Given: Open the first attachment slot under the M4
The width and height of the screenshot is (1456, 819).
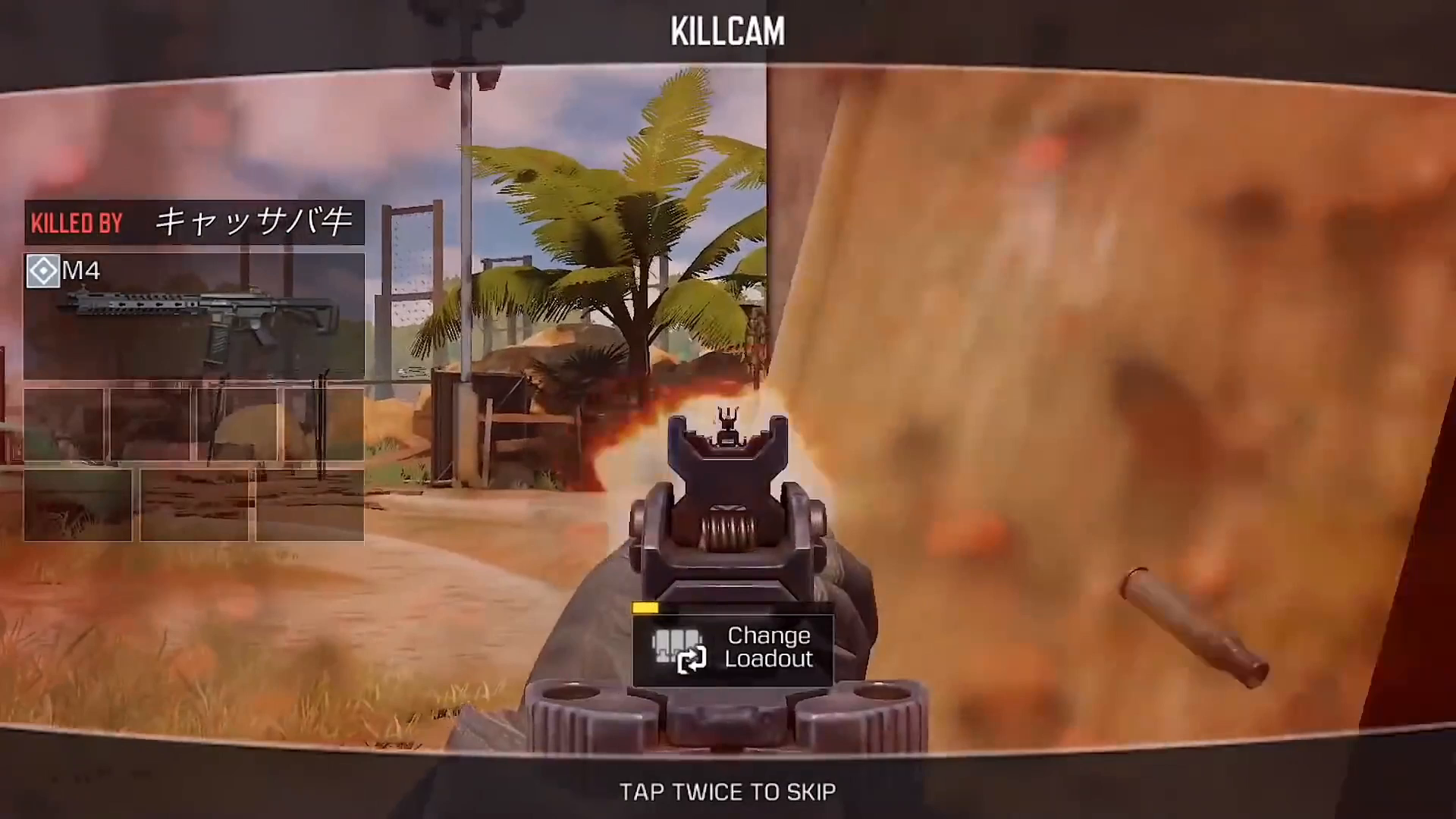Looking at the screenshot, I should 64,425.
